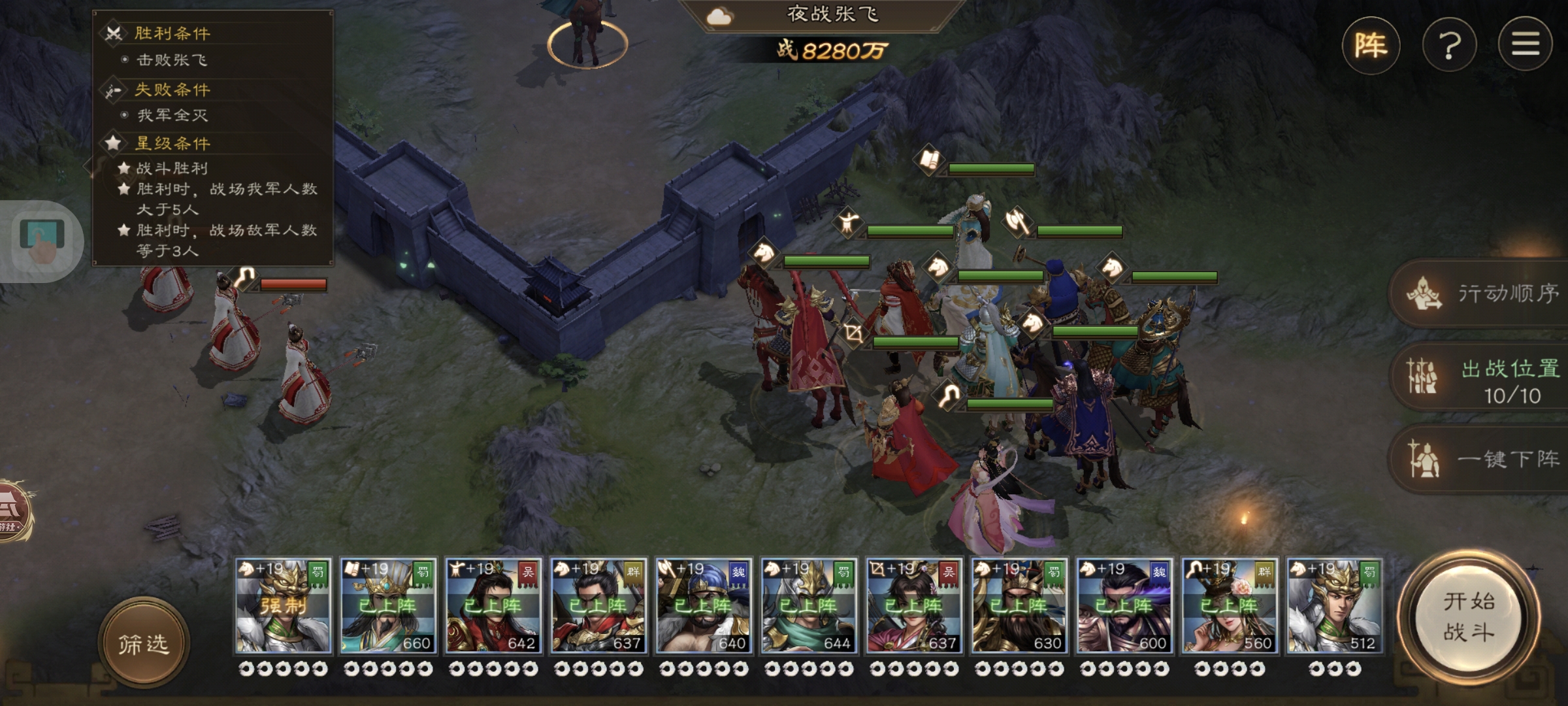
Task: Choose the 吴 hero card with power 642
Action: pyautogui.click(x=493, y=606)
